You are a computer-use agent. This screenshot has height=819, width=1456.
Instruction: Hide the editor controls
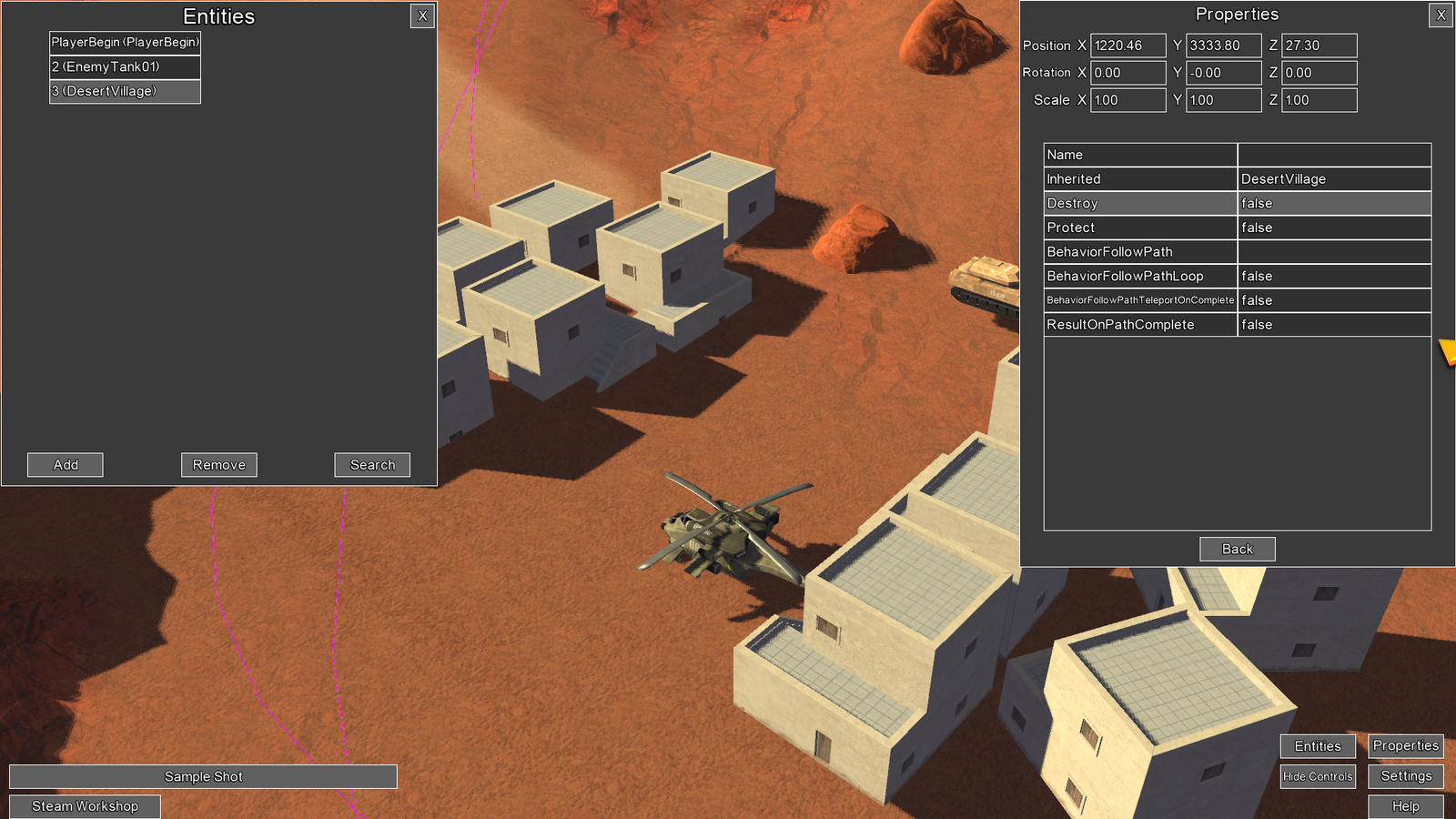1317,776
